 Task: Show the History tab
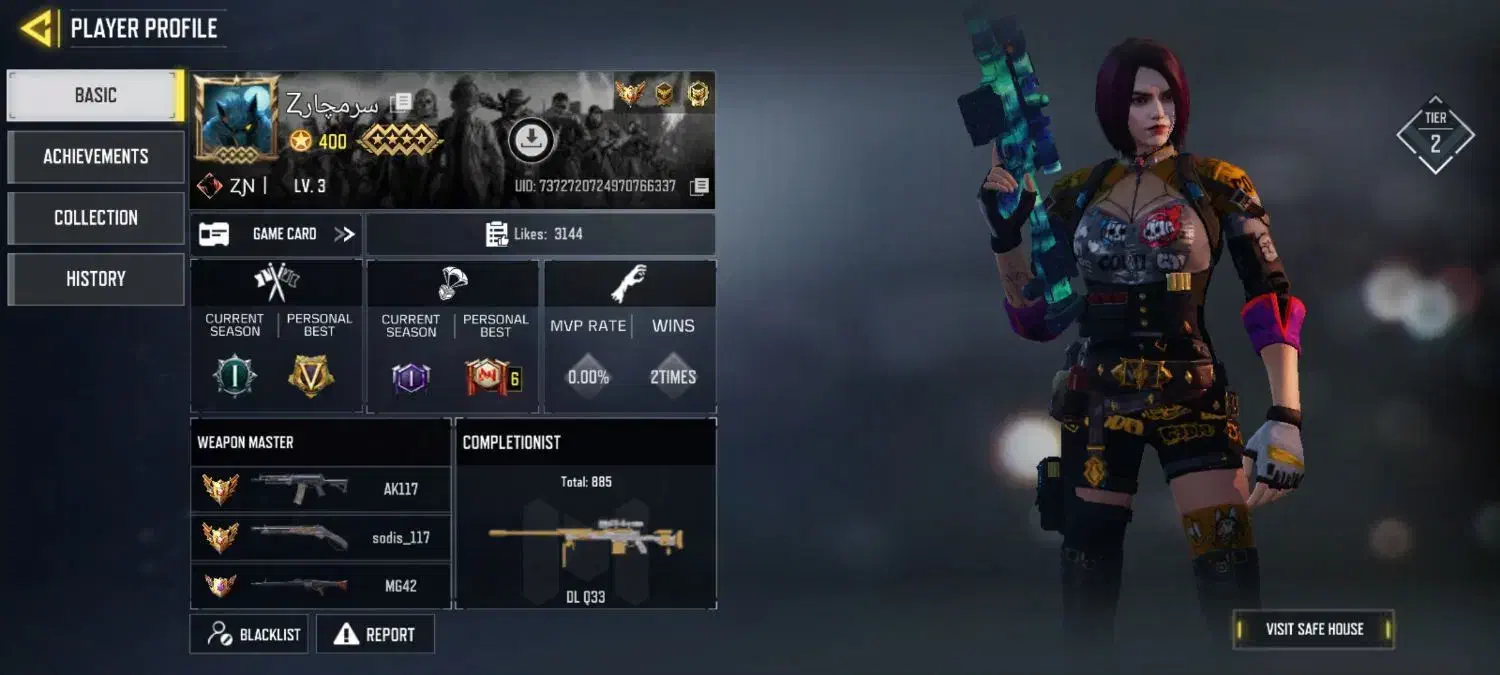96,279
